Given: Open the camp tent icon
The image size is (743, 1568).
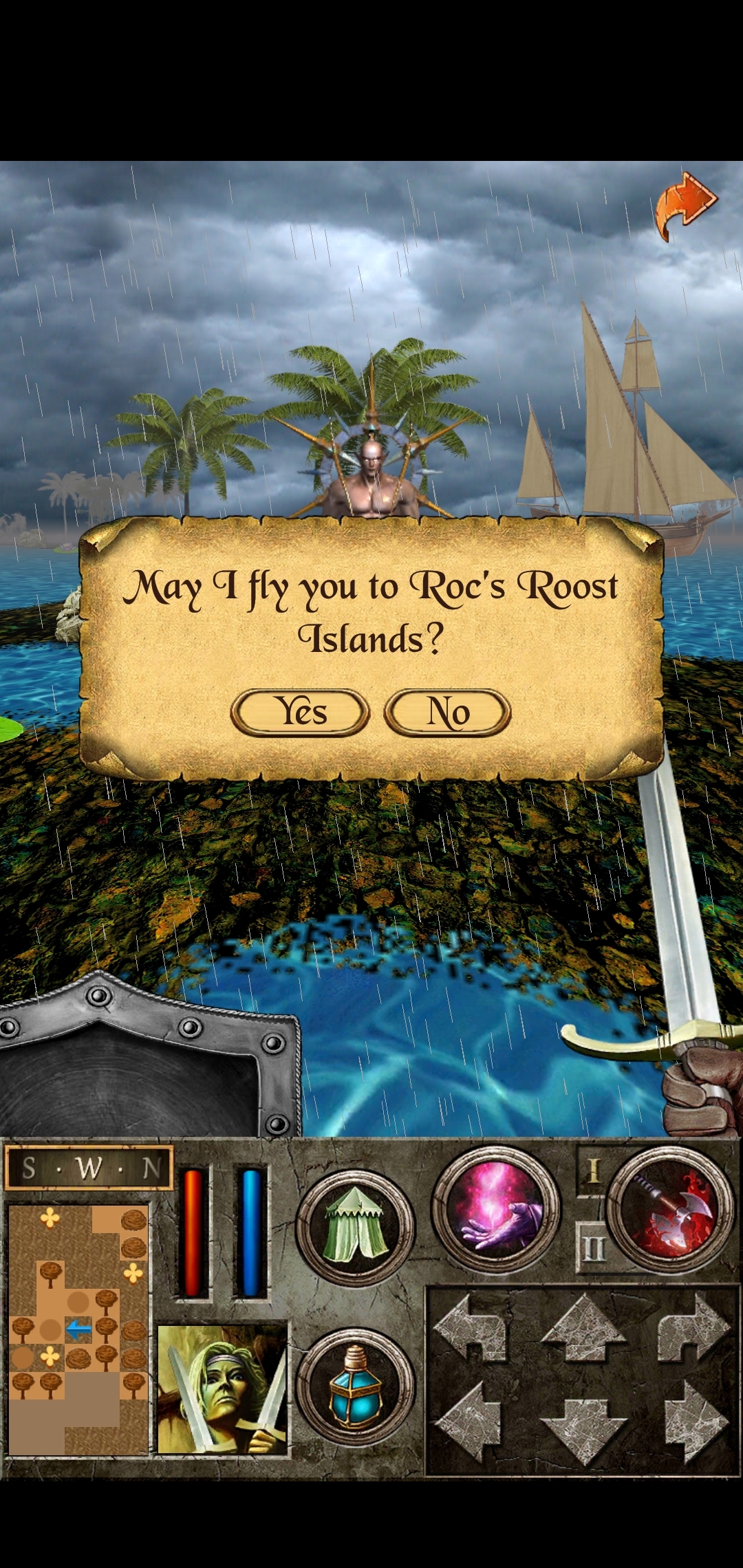Looking at the screenshot, I should click(355, 1228).
